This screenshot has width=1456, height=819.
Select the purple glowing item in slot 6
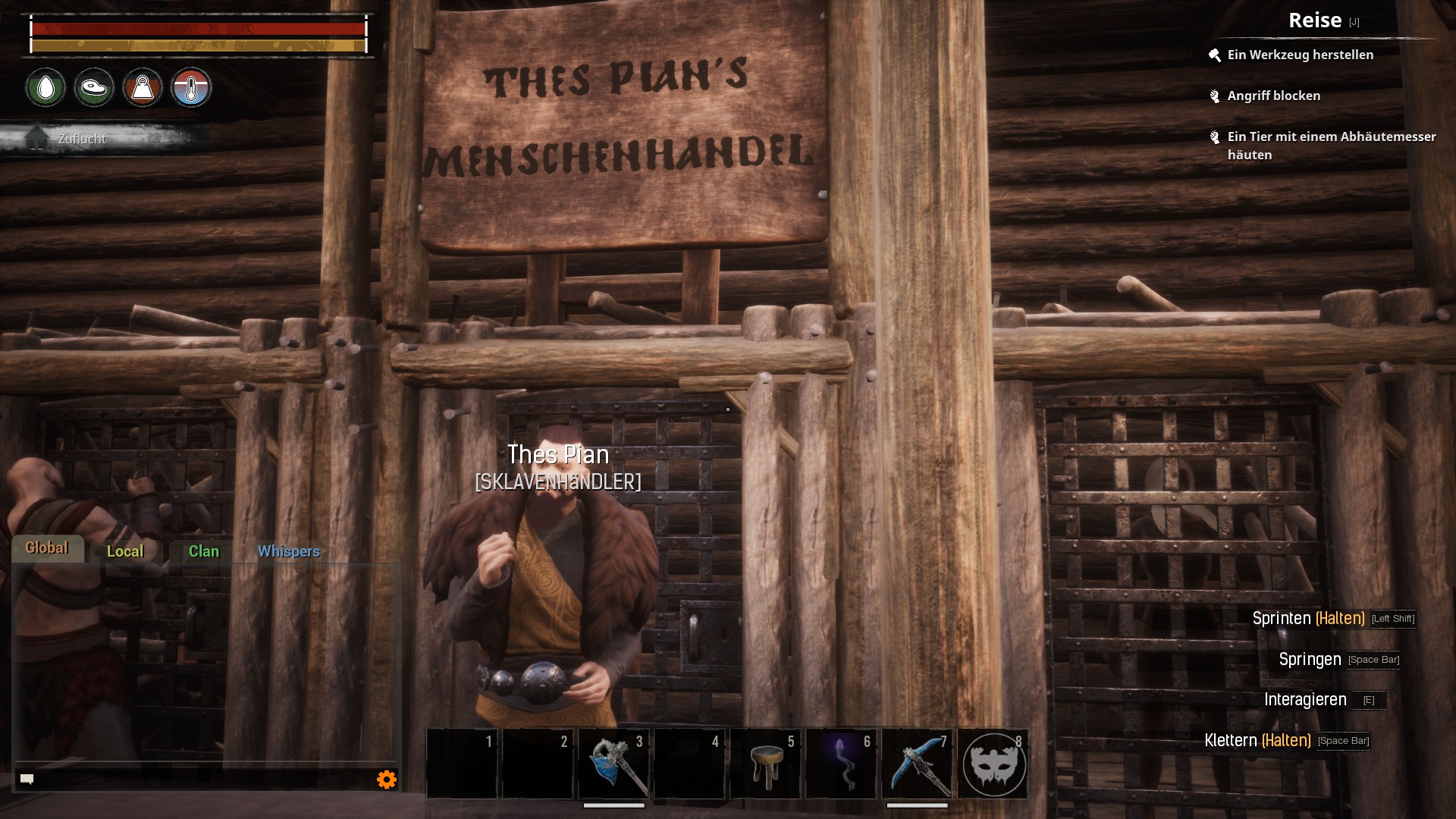pyautogui.click(x=841, y=764)
